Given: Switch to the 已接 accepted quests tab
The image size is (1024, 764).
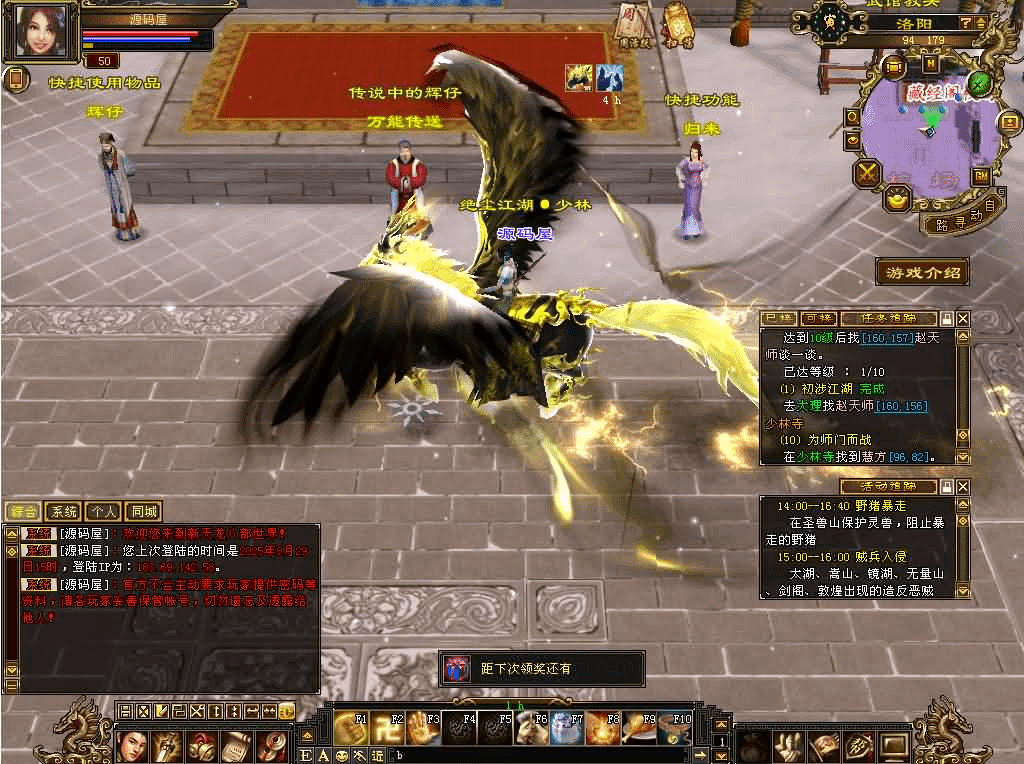Looking at the screenshot, I should tap(778, 318).
